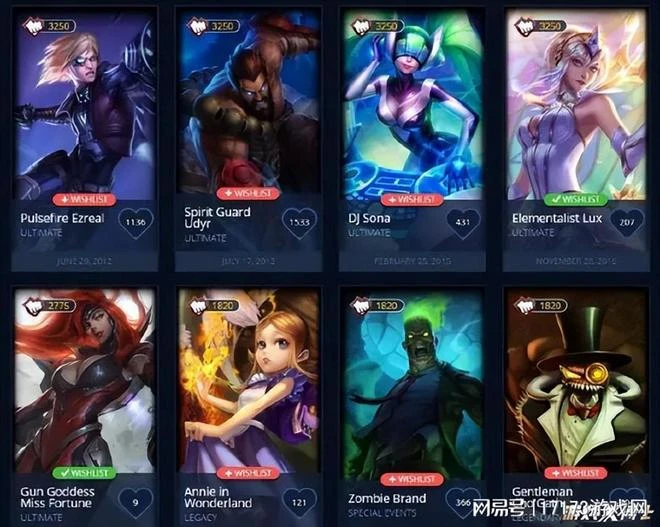660x527 pixels.
Task: Add DJ Sona to wishlist
Action: (411, 199)
